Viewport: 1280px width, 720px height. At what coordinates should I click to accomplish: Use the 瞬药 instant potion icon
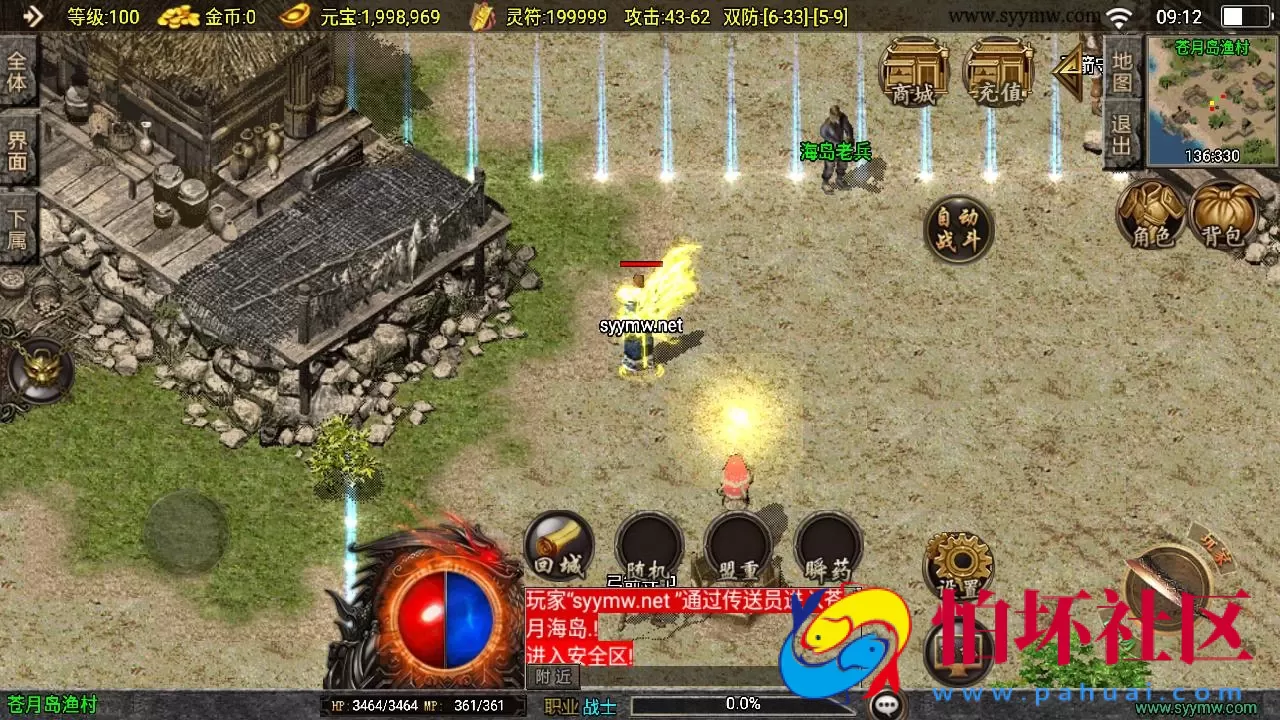tap(829, 545)
